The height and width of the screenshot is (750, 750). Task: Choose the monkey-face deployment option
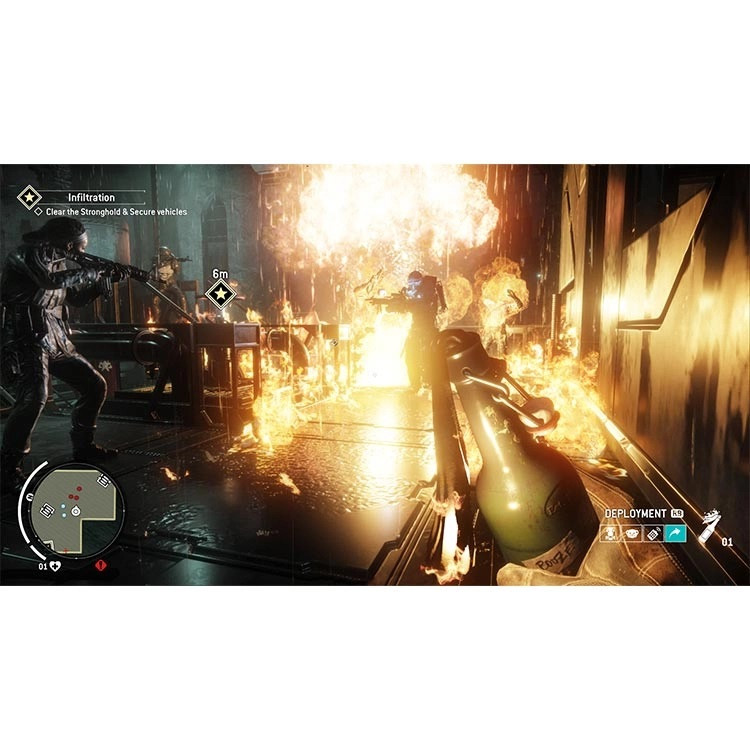tap(632, 535)
